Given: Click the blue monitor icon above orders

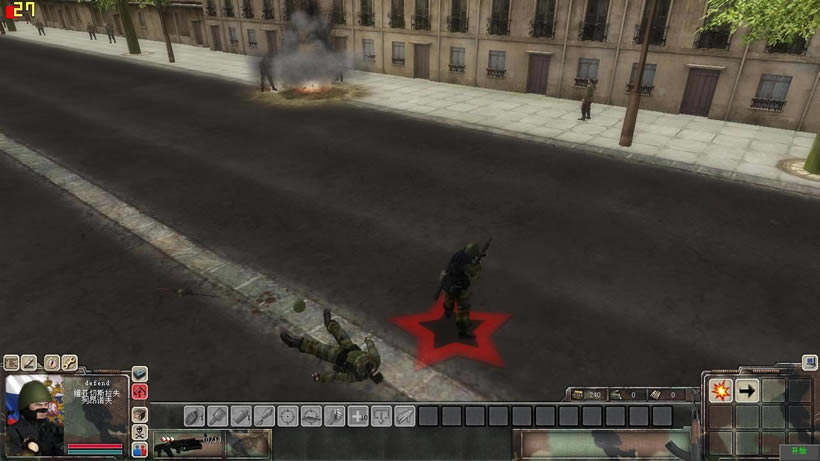Looking at the screenshot, I should [808, 364].
